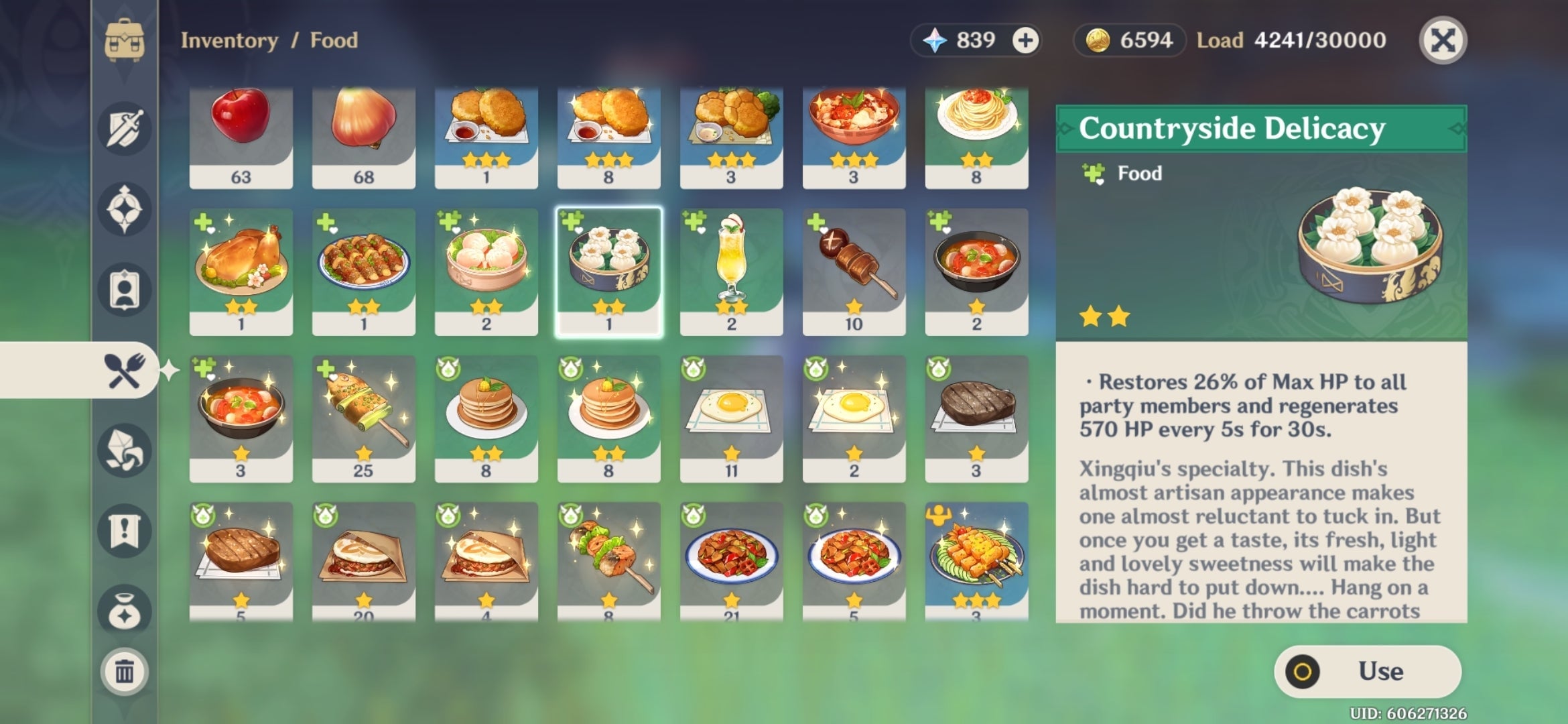
Task: Click the X button to exit the inventory
Action: (x=1443, y=40)
